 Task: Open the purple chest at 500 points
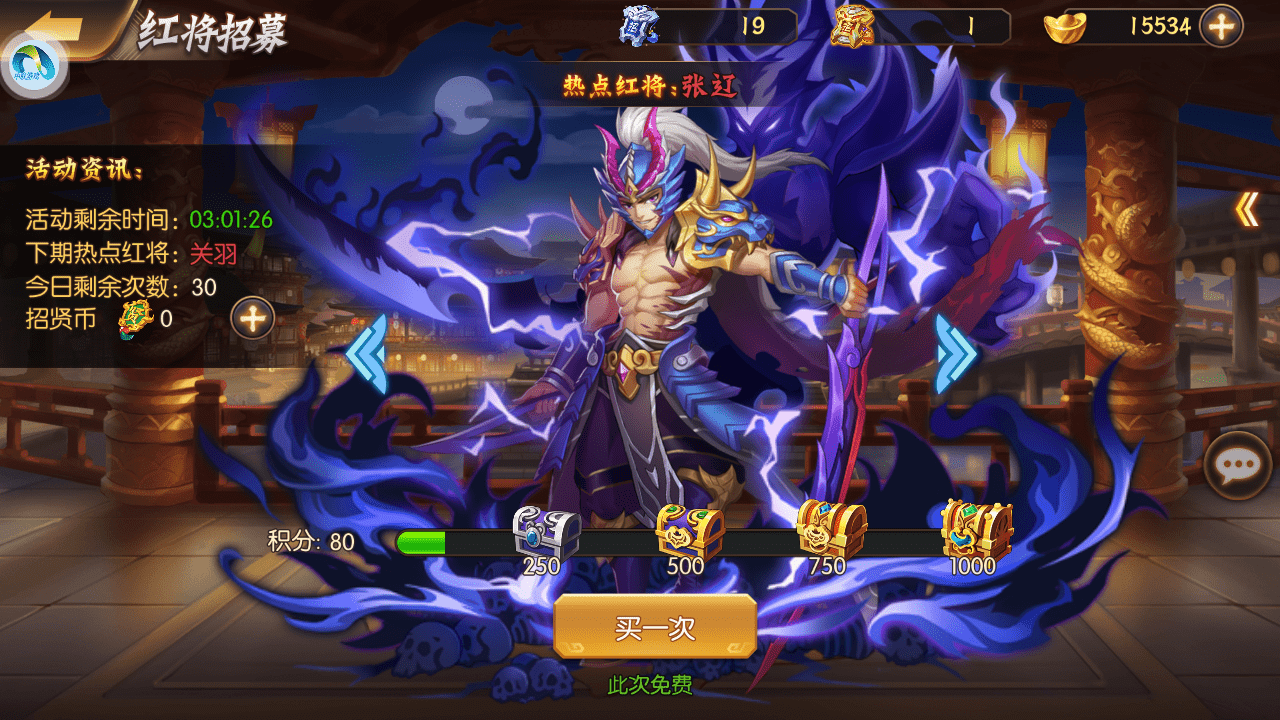pyautogui.click(x=689, y=533)
